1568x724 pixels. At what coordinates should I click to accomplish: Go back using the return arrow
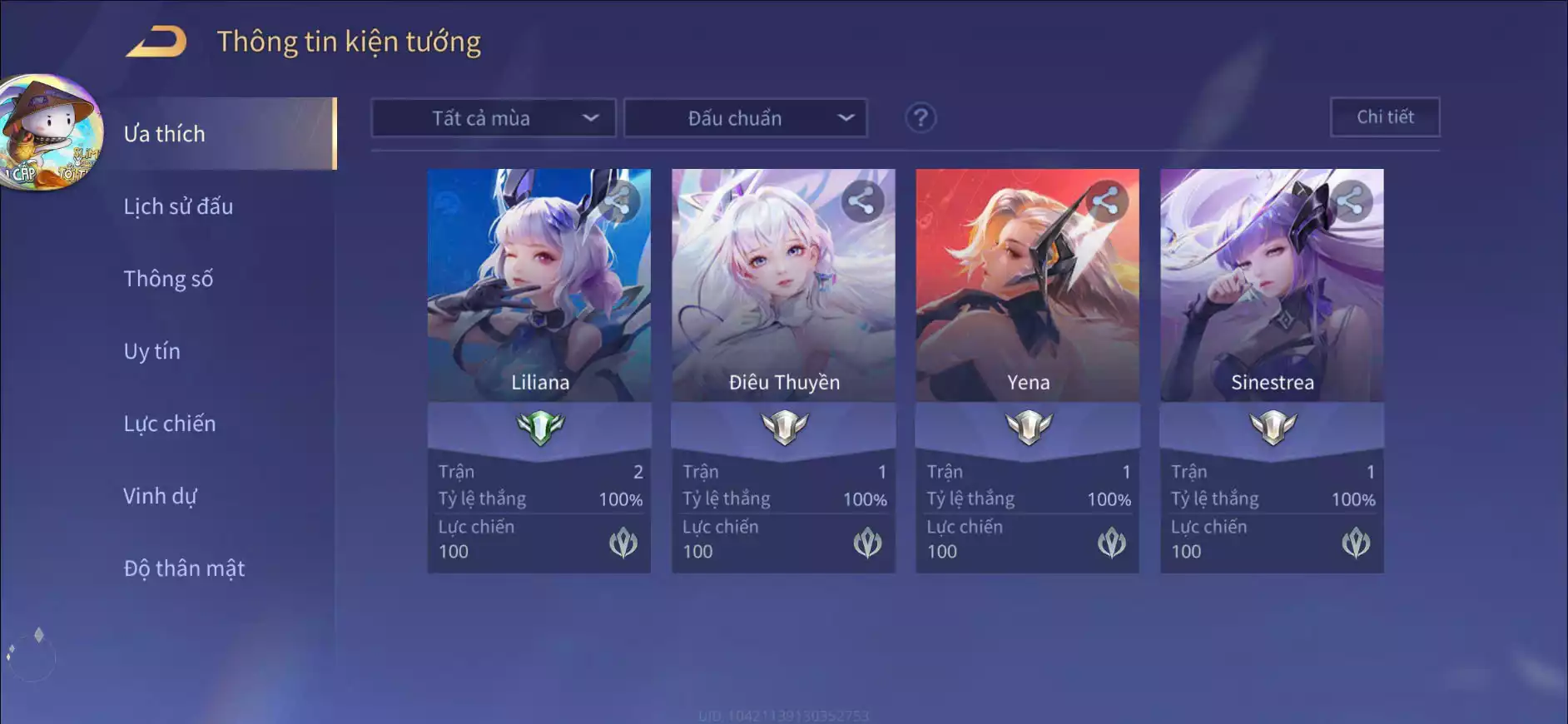(x=156, y=42)
